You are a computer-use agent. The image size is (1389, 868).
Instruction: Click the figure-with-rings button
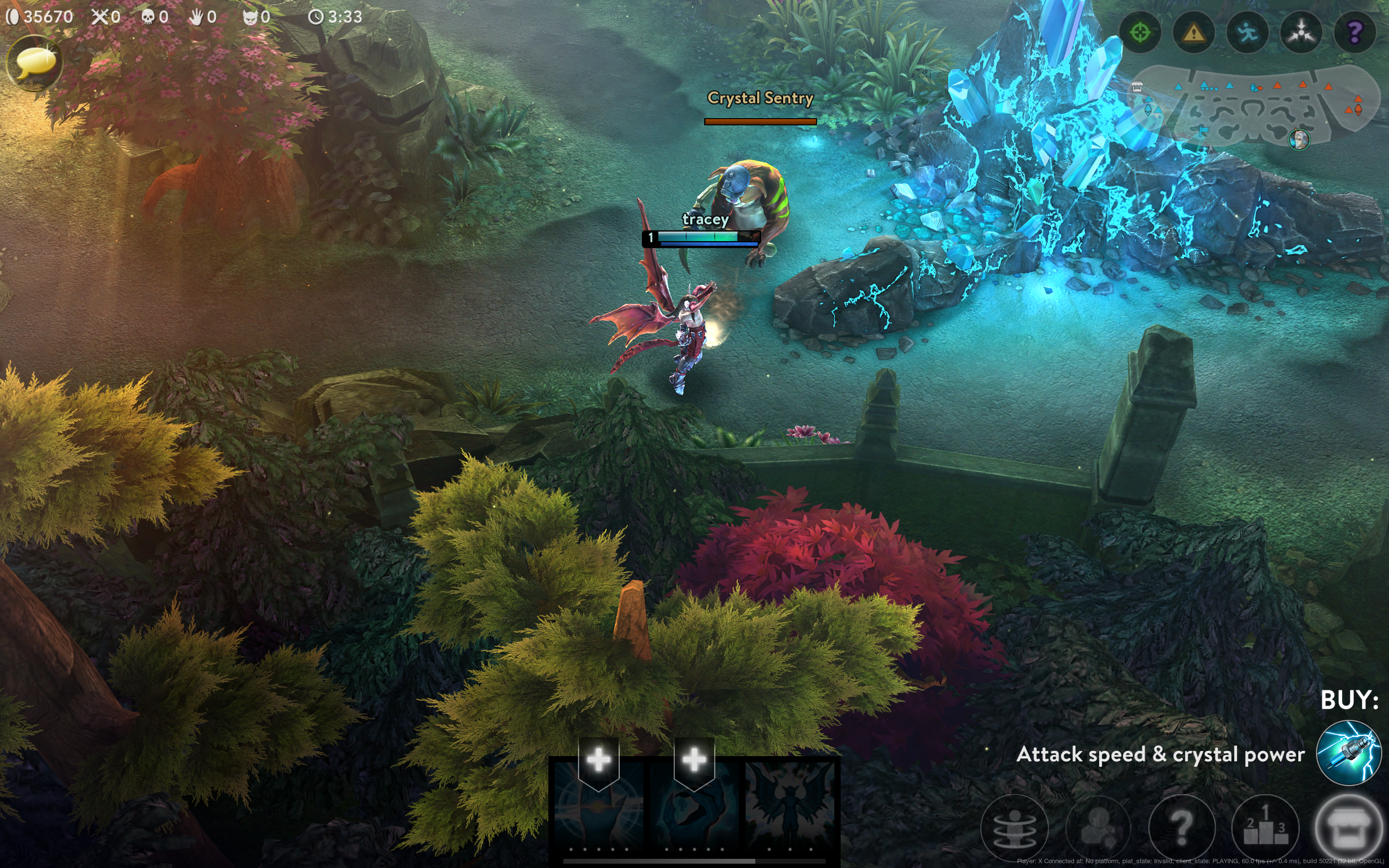click(x=1014, y=827)
